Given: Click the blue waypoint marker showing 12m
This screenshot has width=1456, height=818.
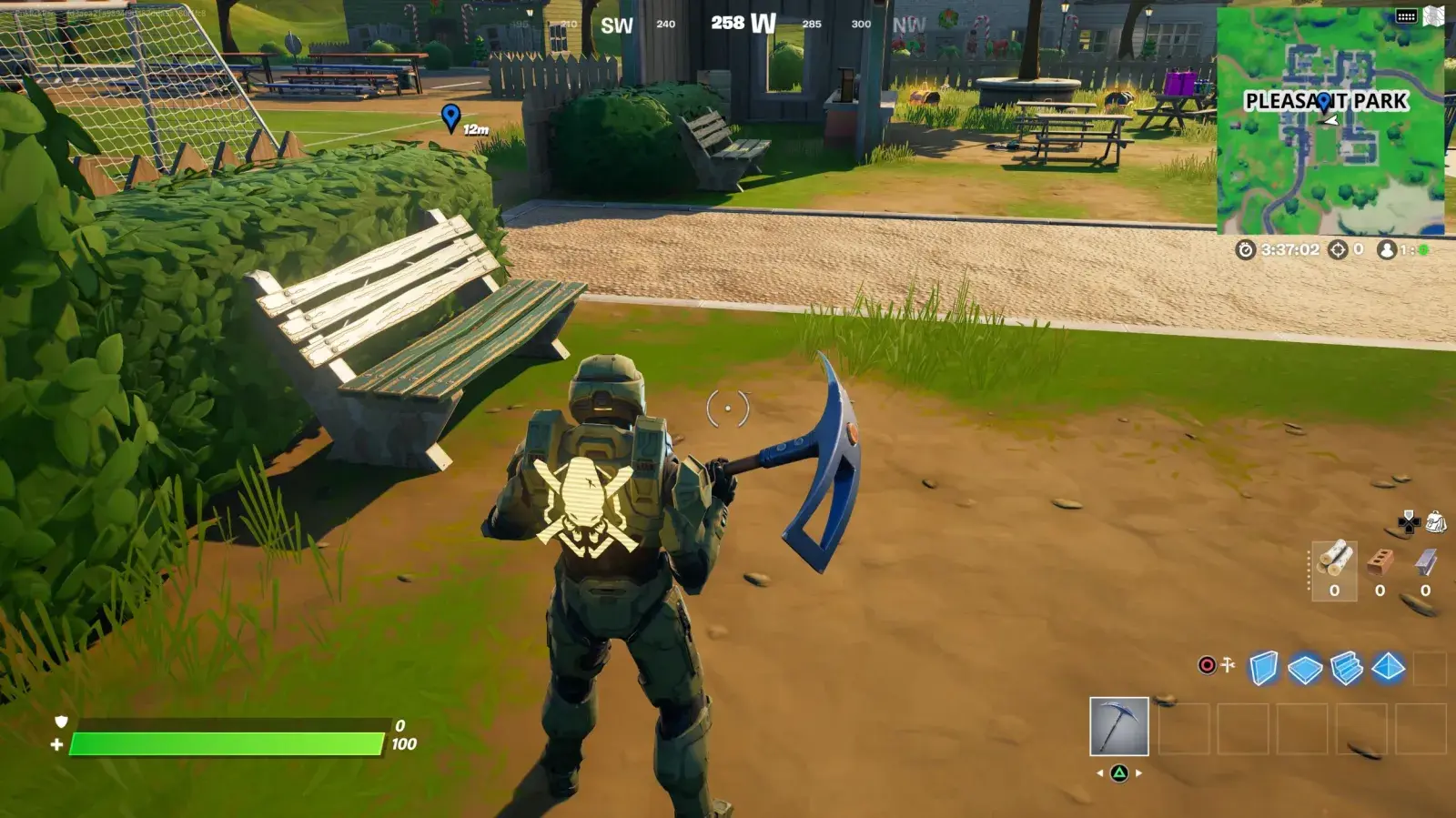Looking at the screenshot, I should tap(450, 116).
